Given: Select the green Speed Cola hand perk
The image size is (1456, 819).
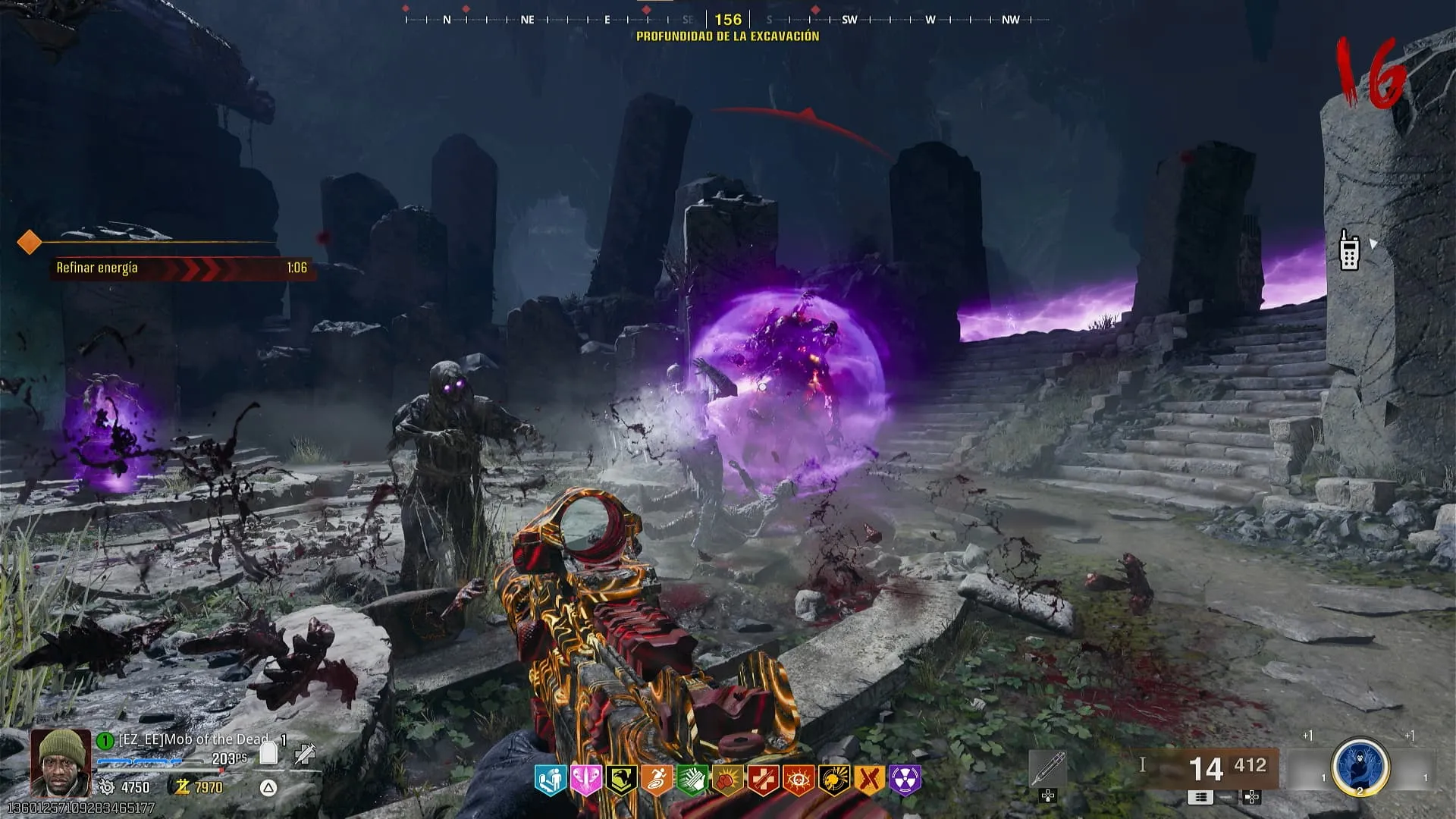Looking at the screenshot, I should click(692, 780).
